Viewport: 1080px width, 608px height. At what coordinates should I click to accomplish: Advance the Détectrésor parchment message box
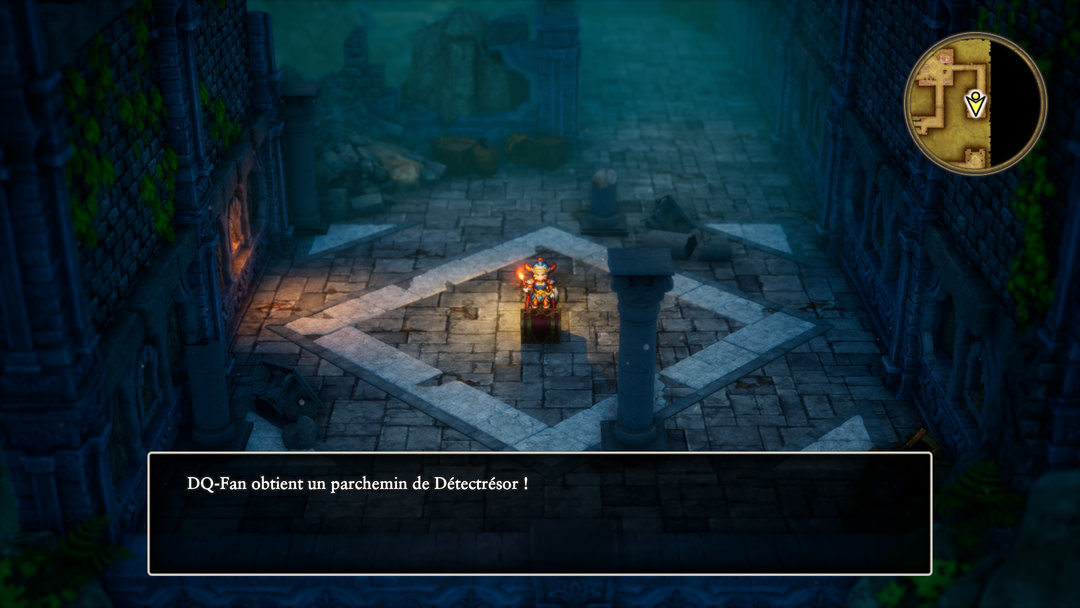540,513
